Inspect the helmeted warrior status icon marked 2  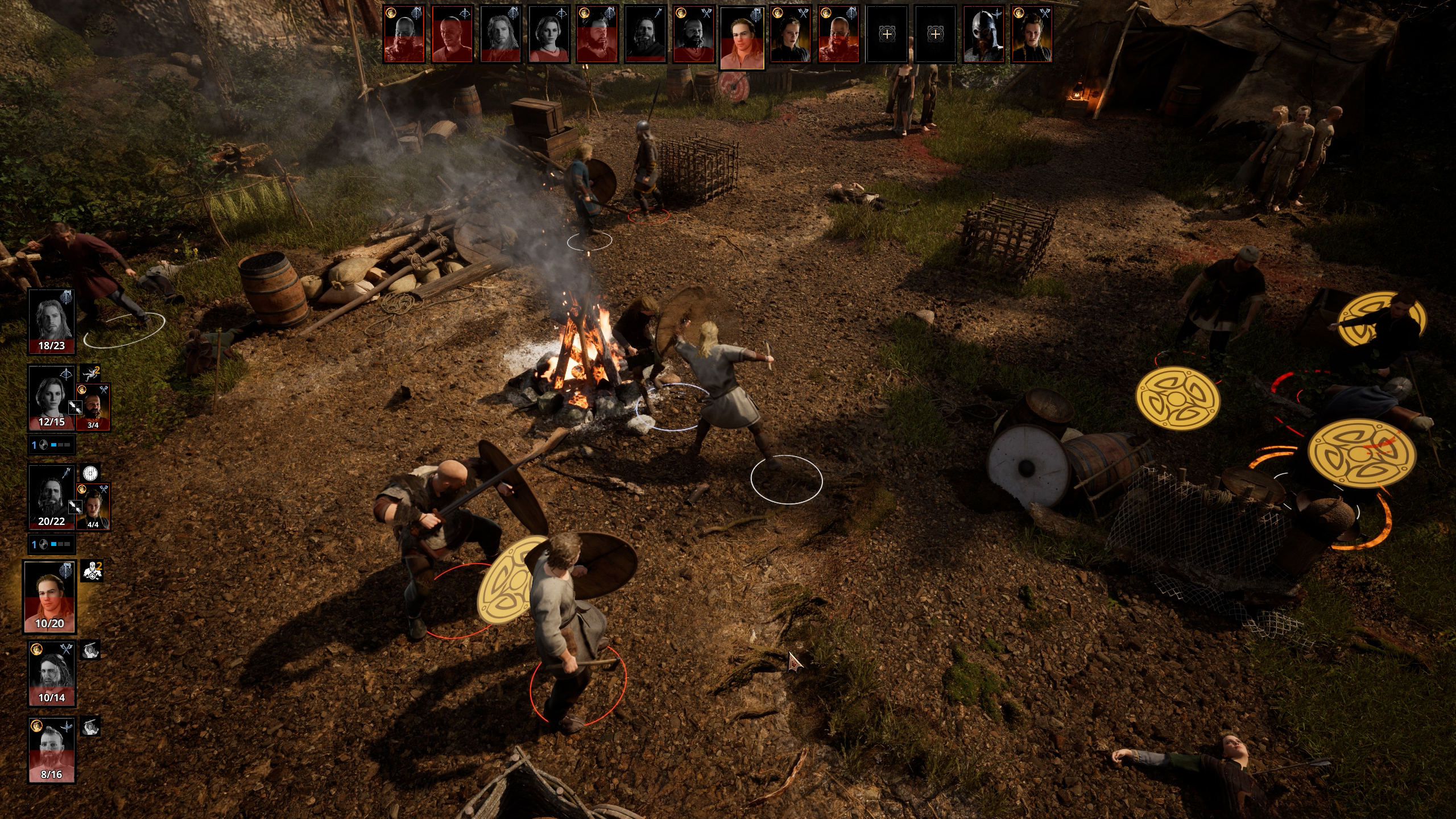click(91, 571)
